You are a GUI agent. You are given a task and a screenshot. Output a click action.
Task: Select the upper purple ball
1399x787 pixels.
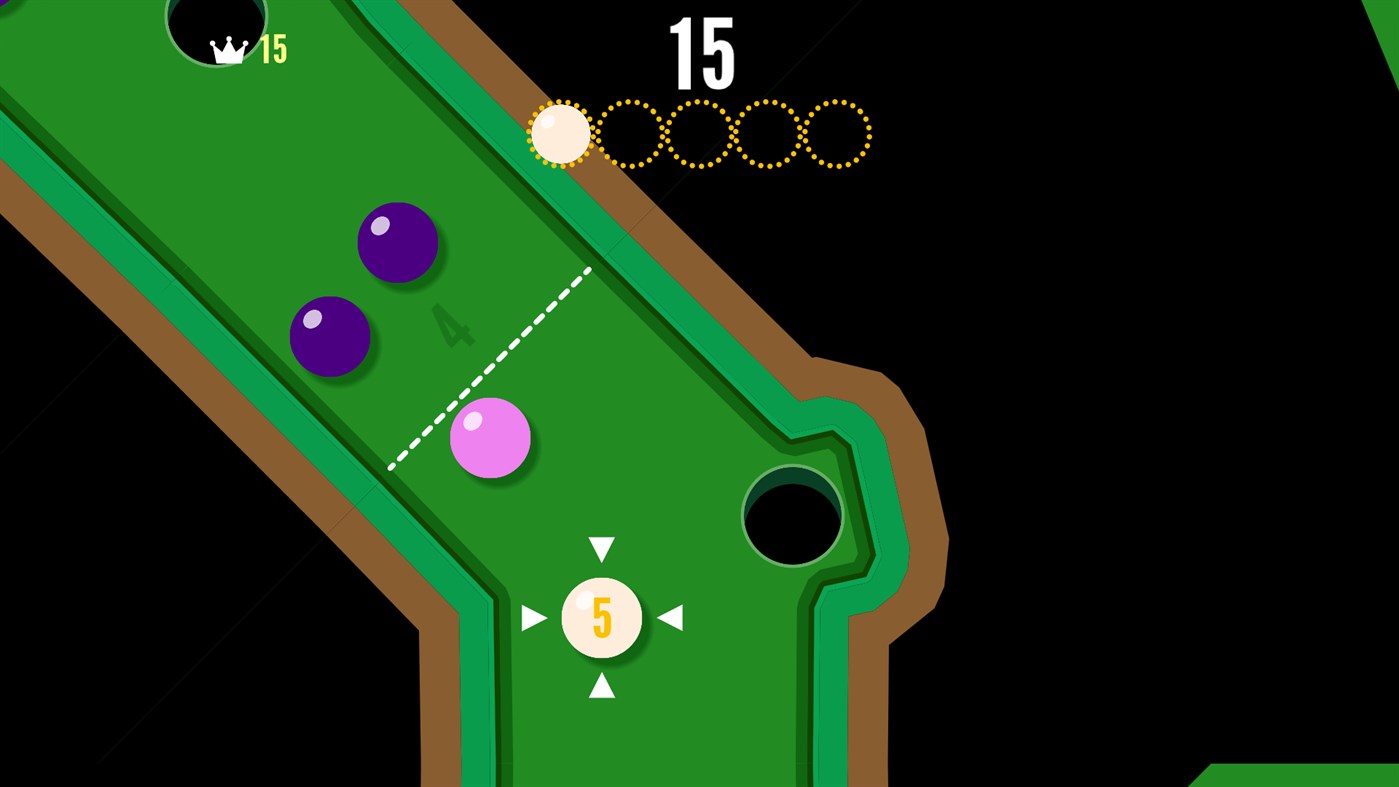(x=397, y=242)
